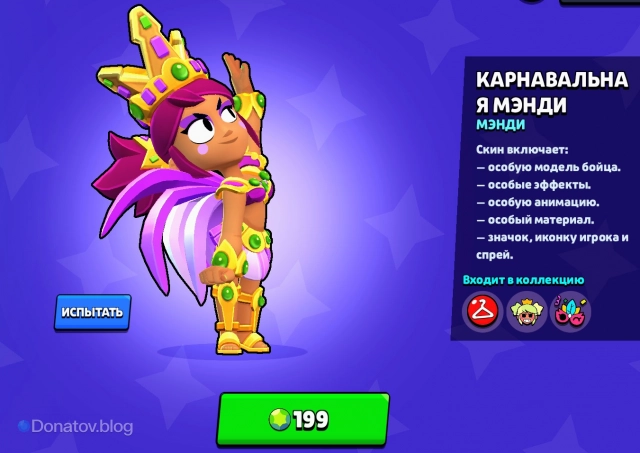This screenshot has height=453, width=640.
Task: Select the Mandy face collection icon
Action: 527,312
